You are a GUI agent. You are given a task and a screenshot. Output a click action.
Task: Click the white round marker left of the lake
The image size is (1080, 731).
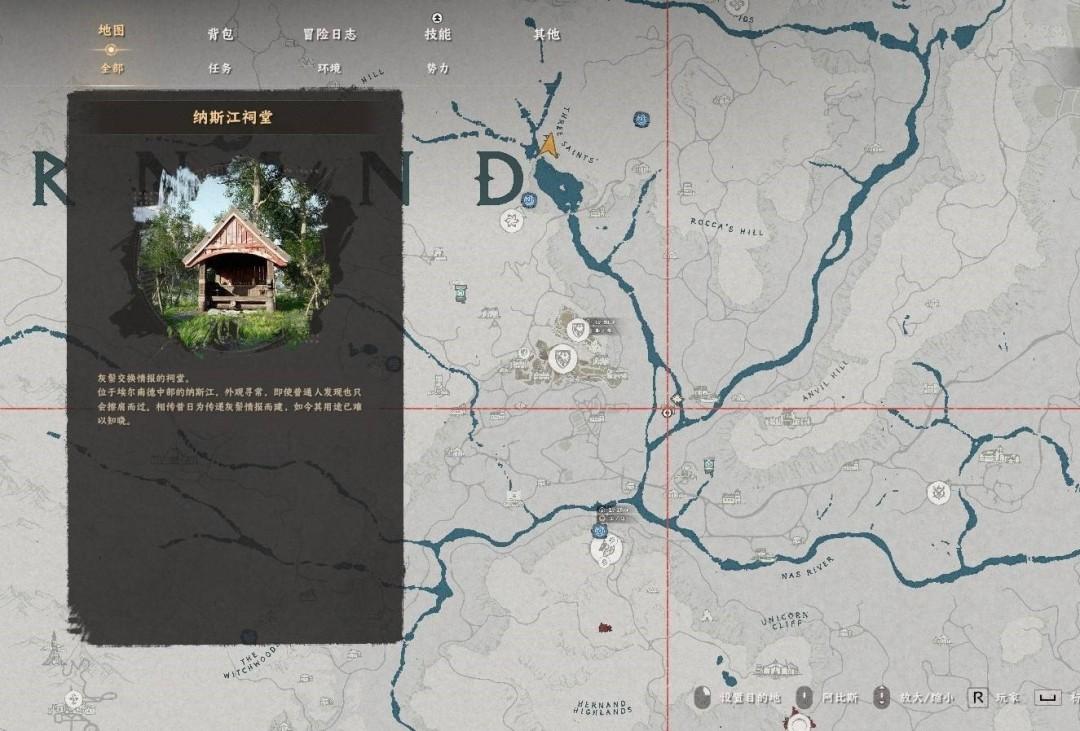point(513,220)
